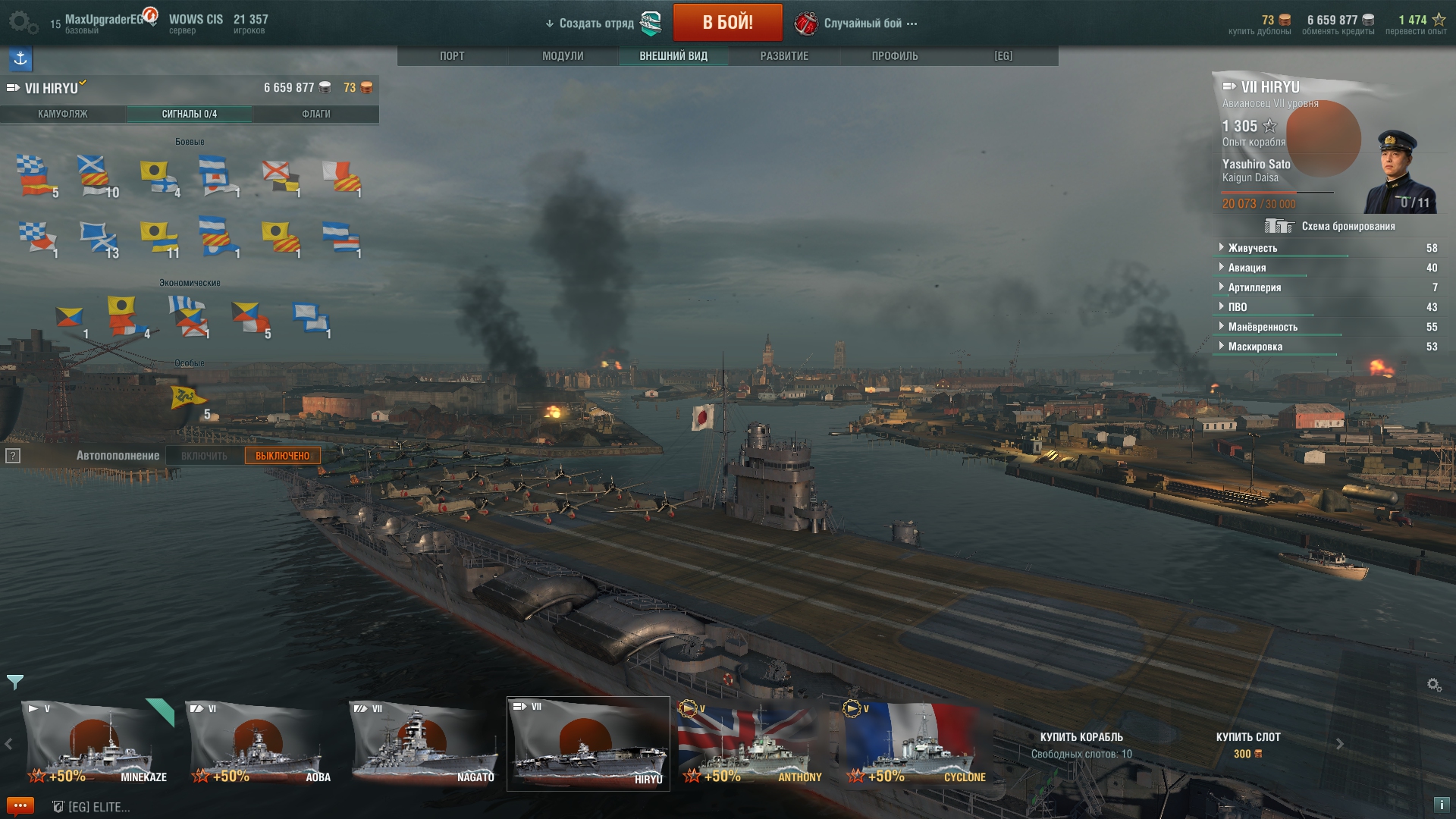This screenshot has height=819, width=1456.
Task: Switch to the ФЛАГИ tab
Action: [316, 114]
